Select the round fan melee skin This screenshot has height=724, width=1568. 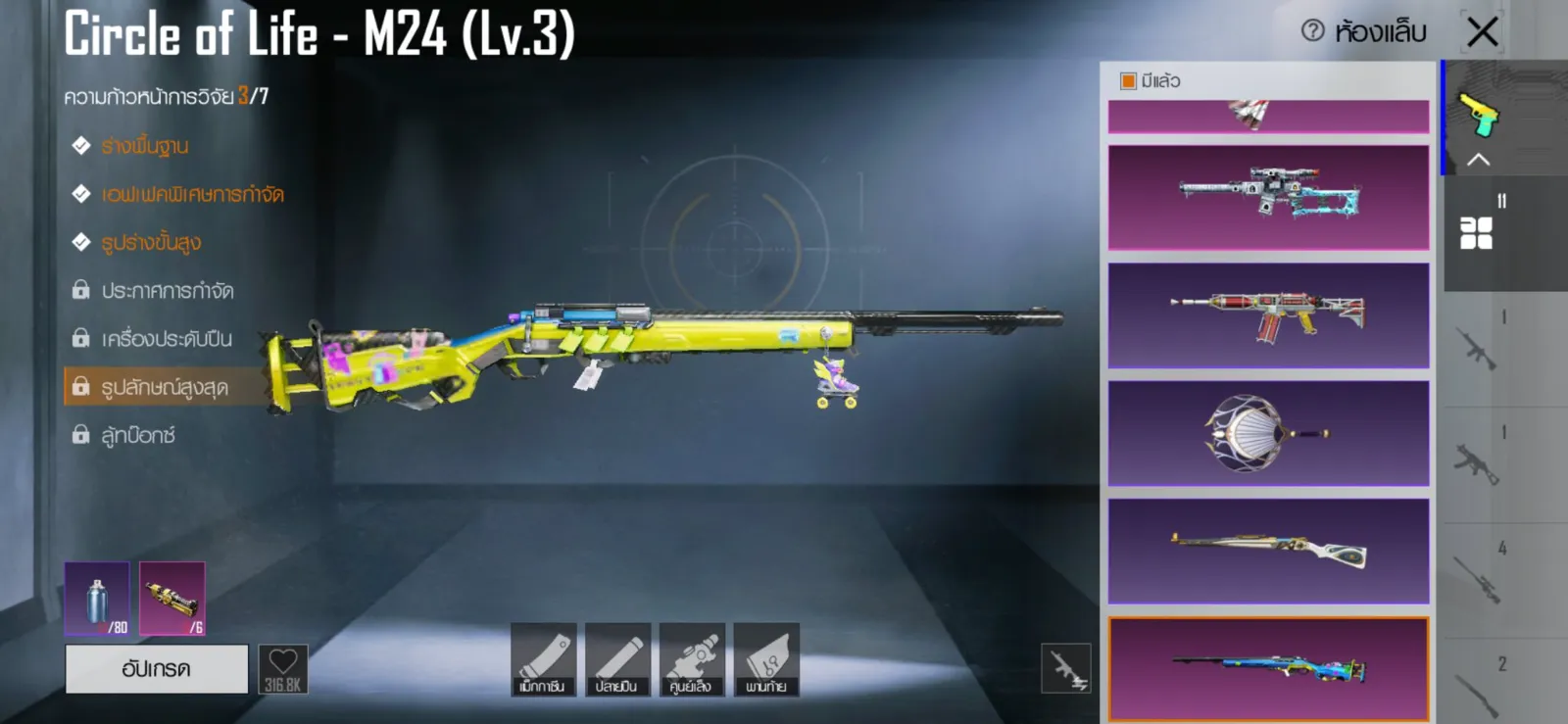[1268, 433]
